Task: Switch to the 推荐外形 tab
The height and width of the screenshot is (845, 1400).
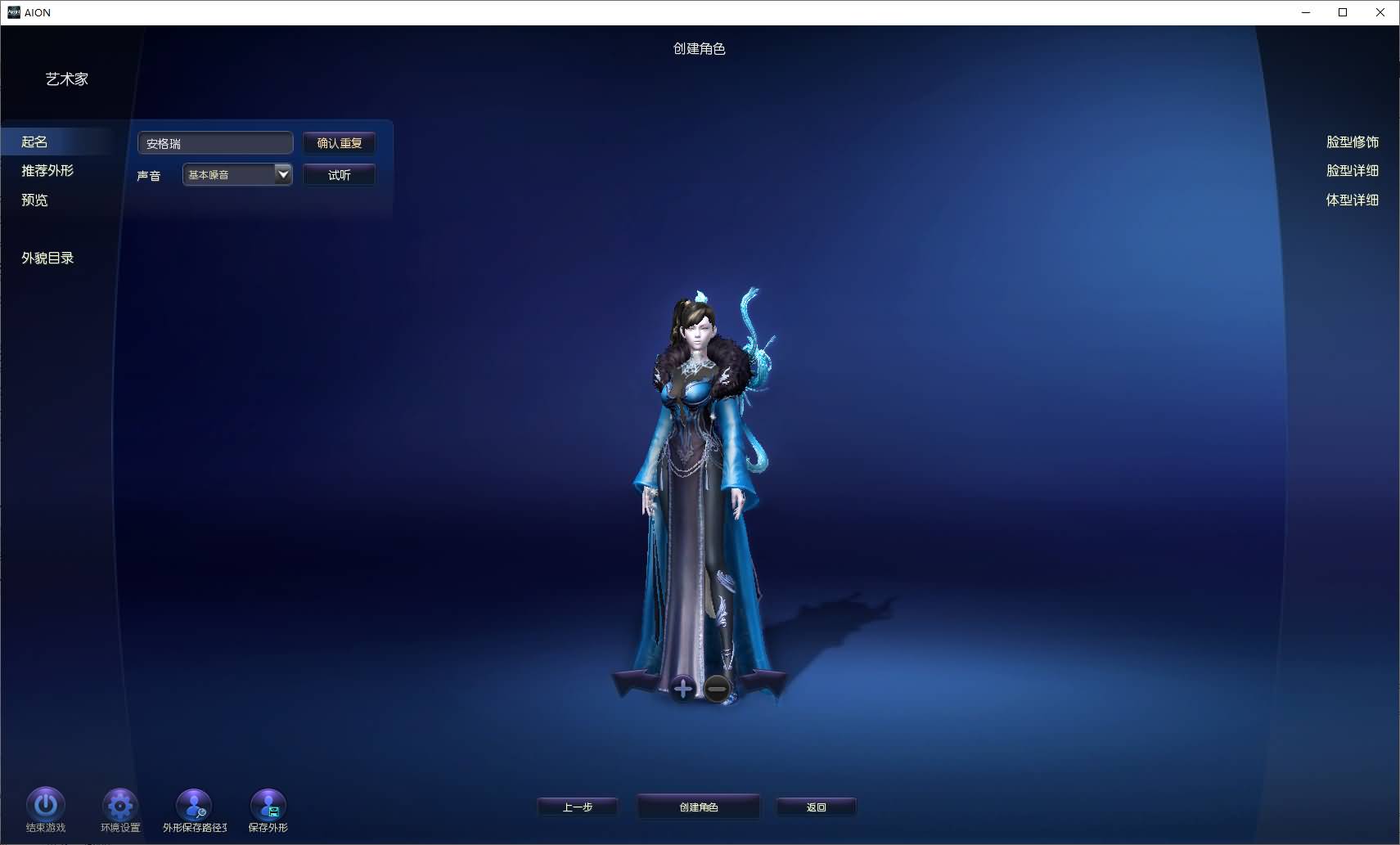Action: (x=47, y=170)
